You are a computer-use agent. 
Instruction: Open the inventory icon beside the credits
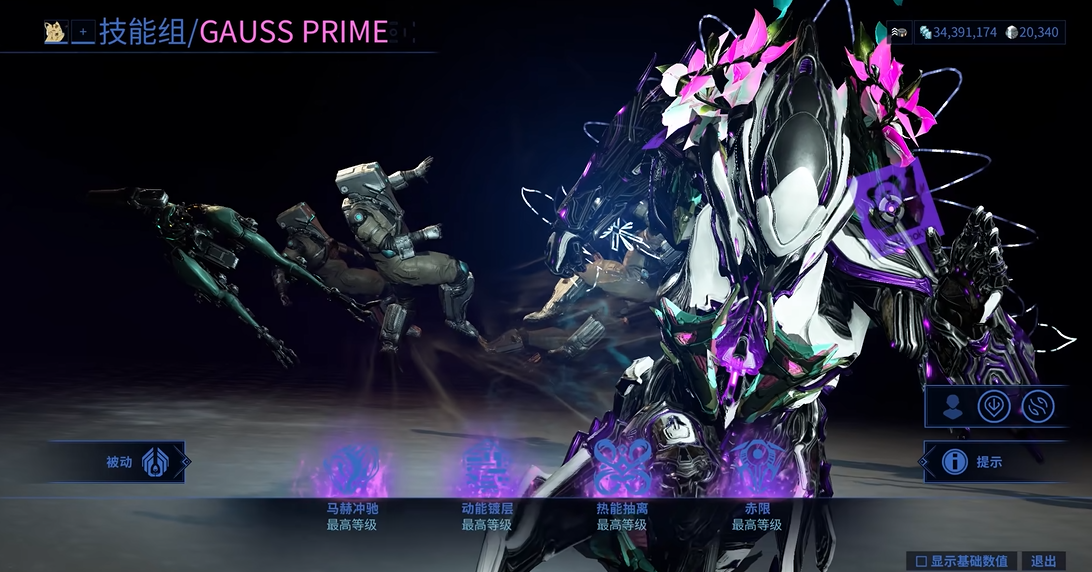(x=901, y=33)
